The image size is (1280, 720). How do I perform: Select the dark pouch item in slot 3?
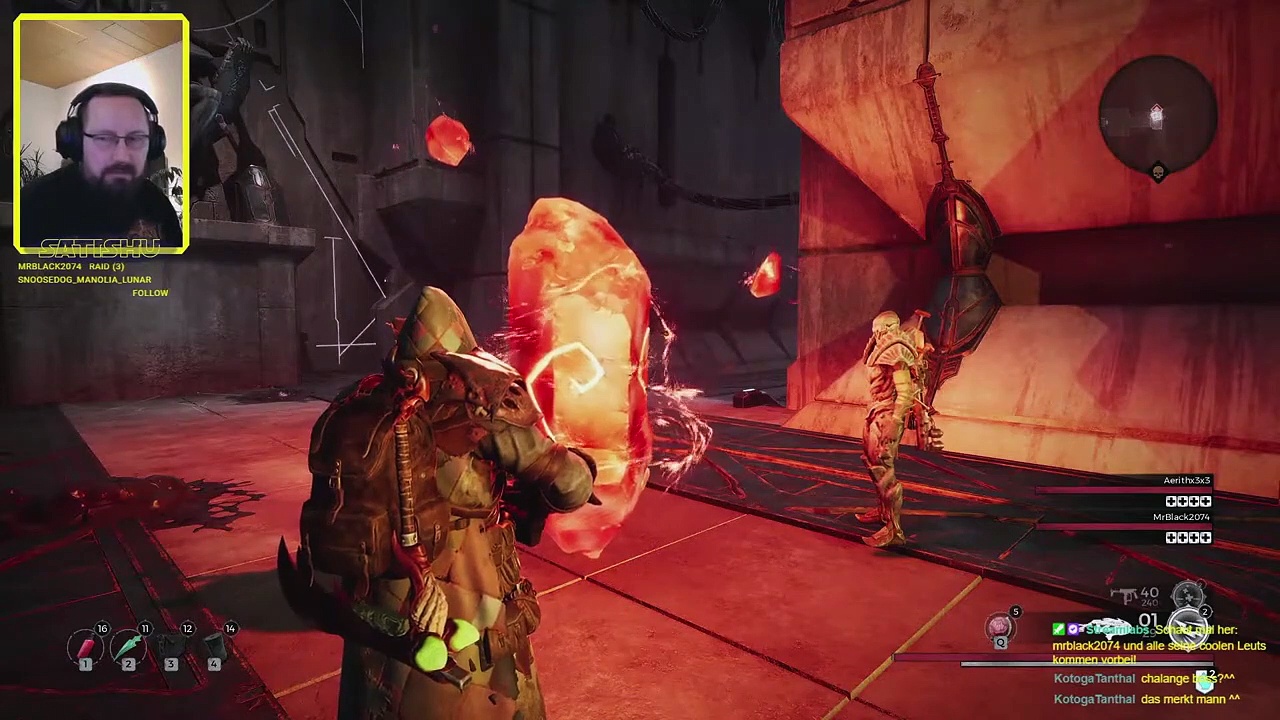coord(171,648)
